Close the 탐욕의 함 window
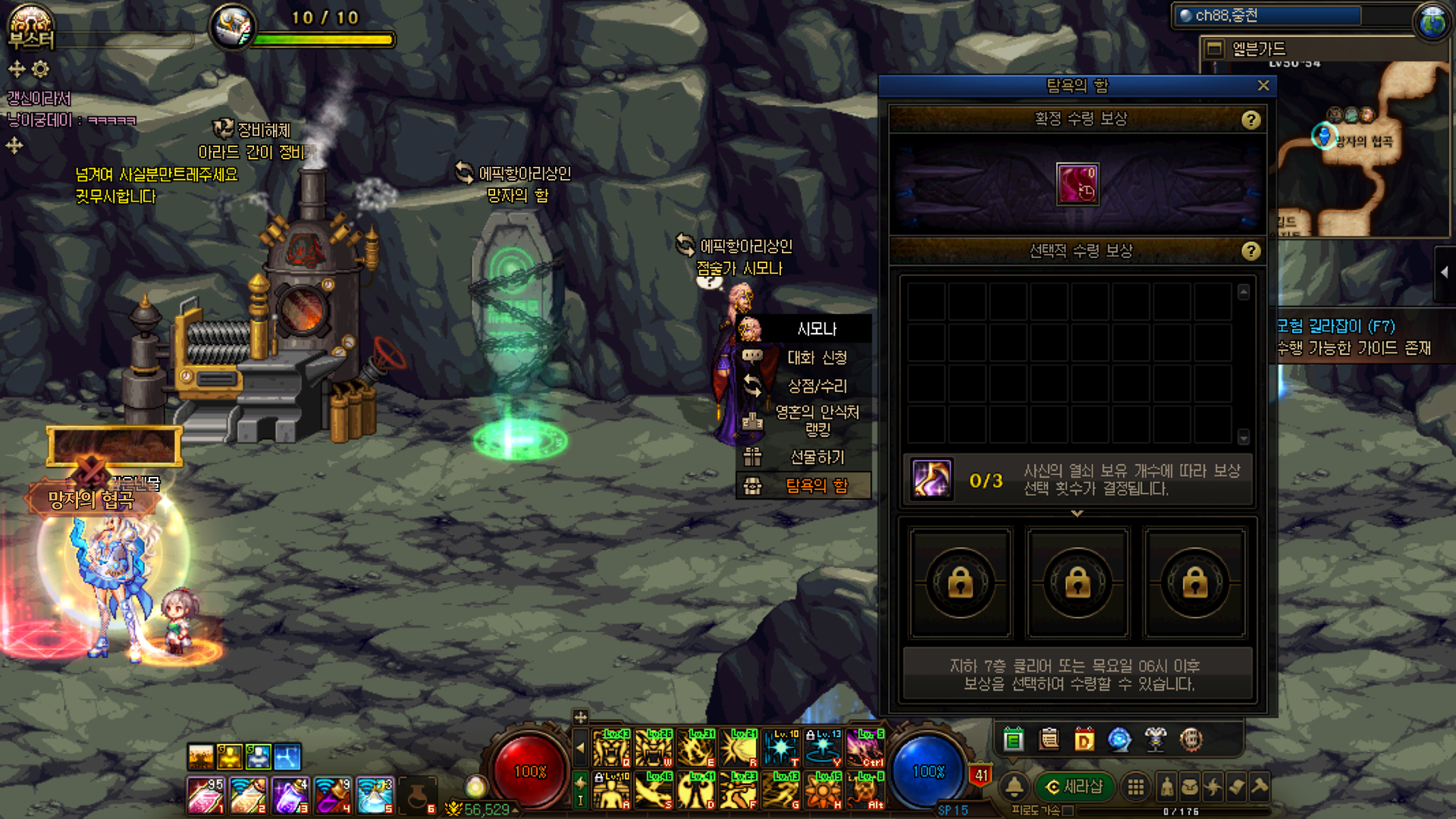 coord(1263,86)
